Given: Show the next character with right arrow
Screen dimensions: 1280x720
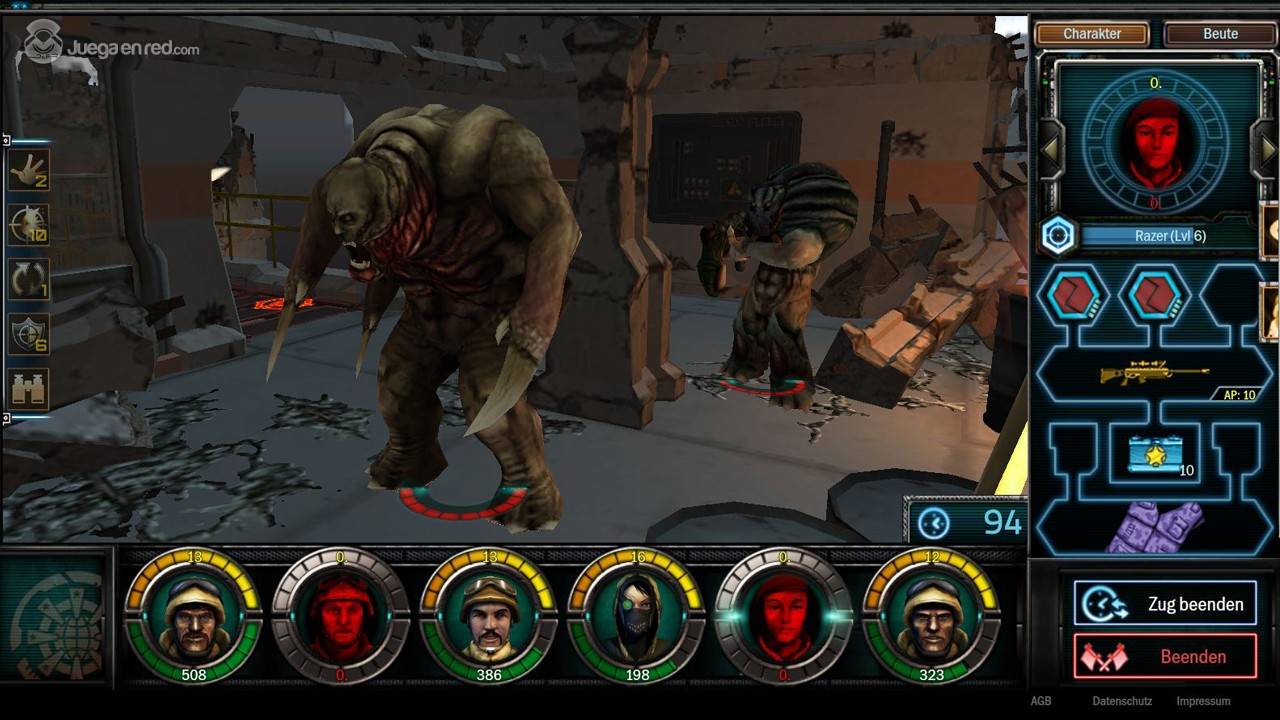Looking at the screenshot, I should (1268, 150).
